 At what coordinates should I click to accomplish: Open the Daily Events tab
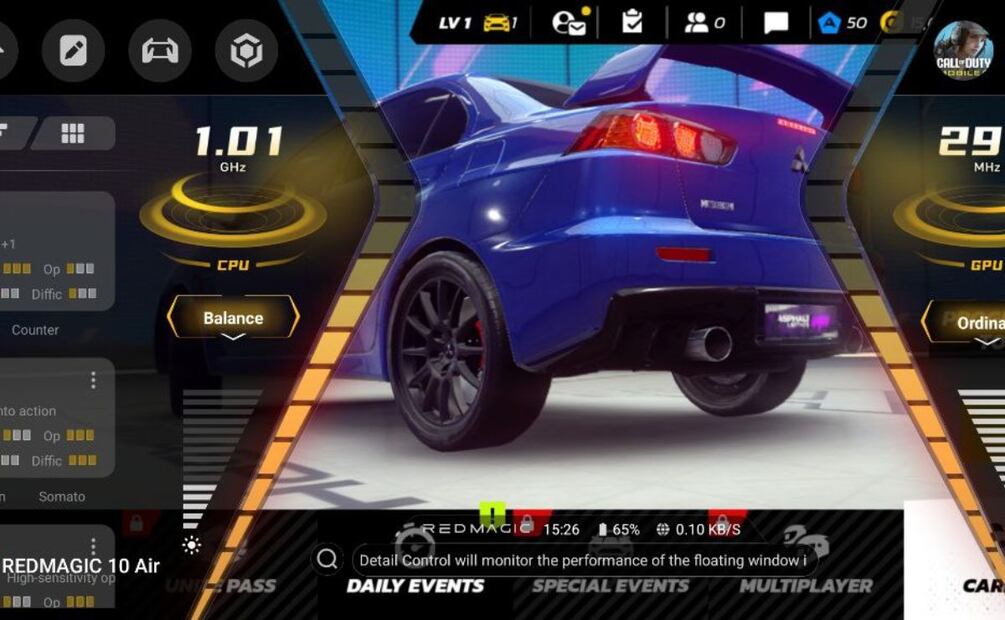[x=416, y=586]
